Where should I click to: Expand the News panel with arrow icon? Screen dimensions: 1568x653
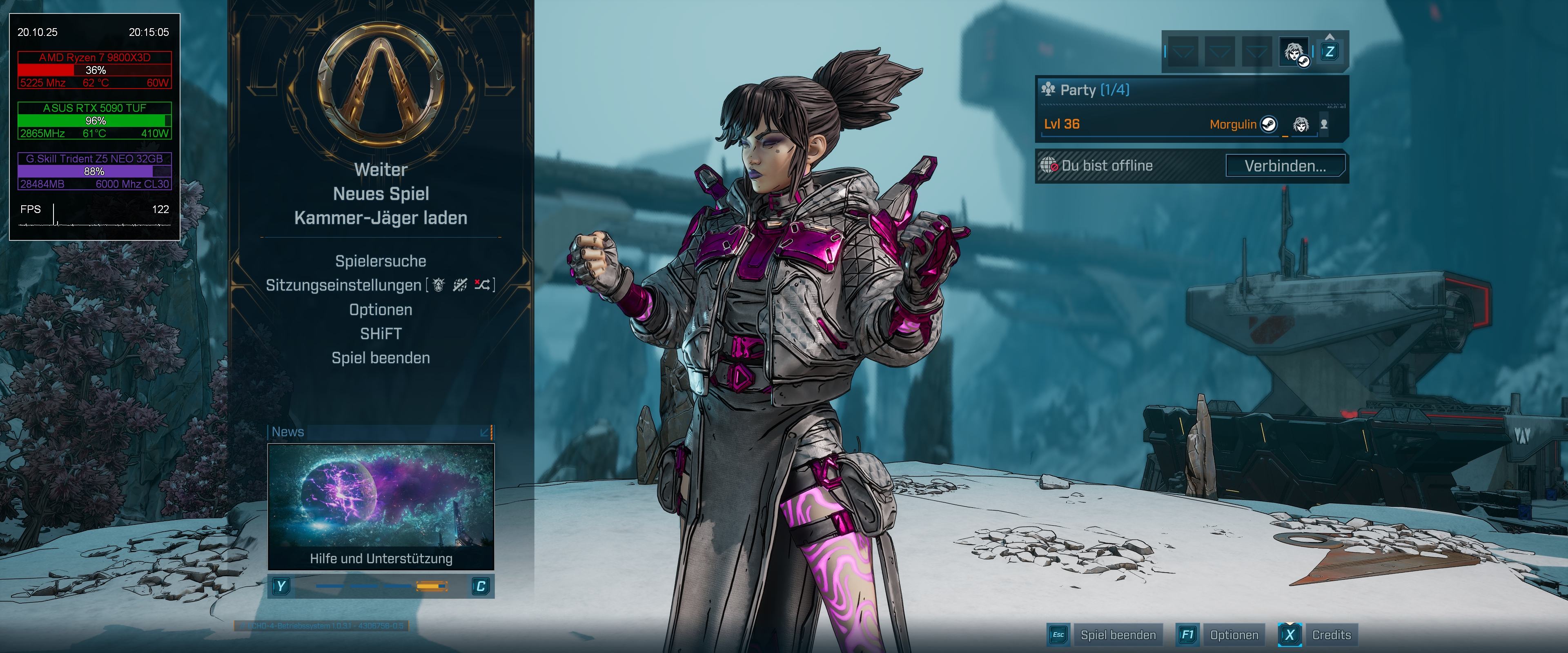485,432
